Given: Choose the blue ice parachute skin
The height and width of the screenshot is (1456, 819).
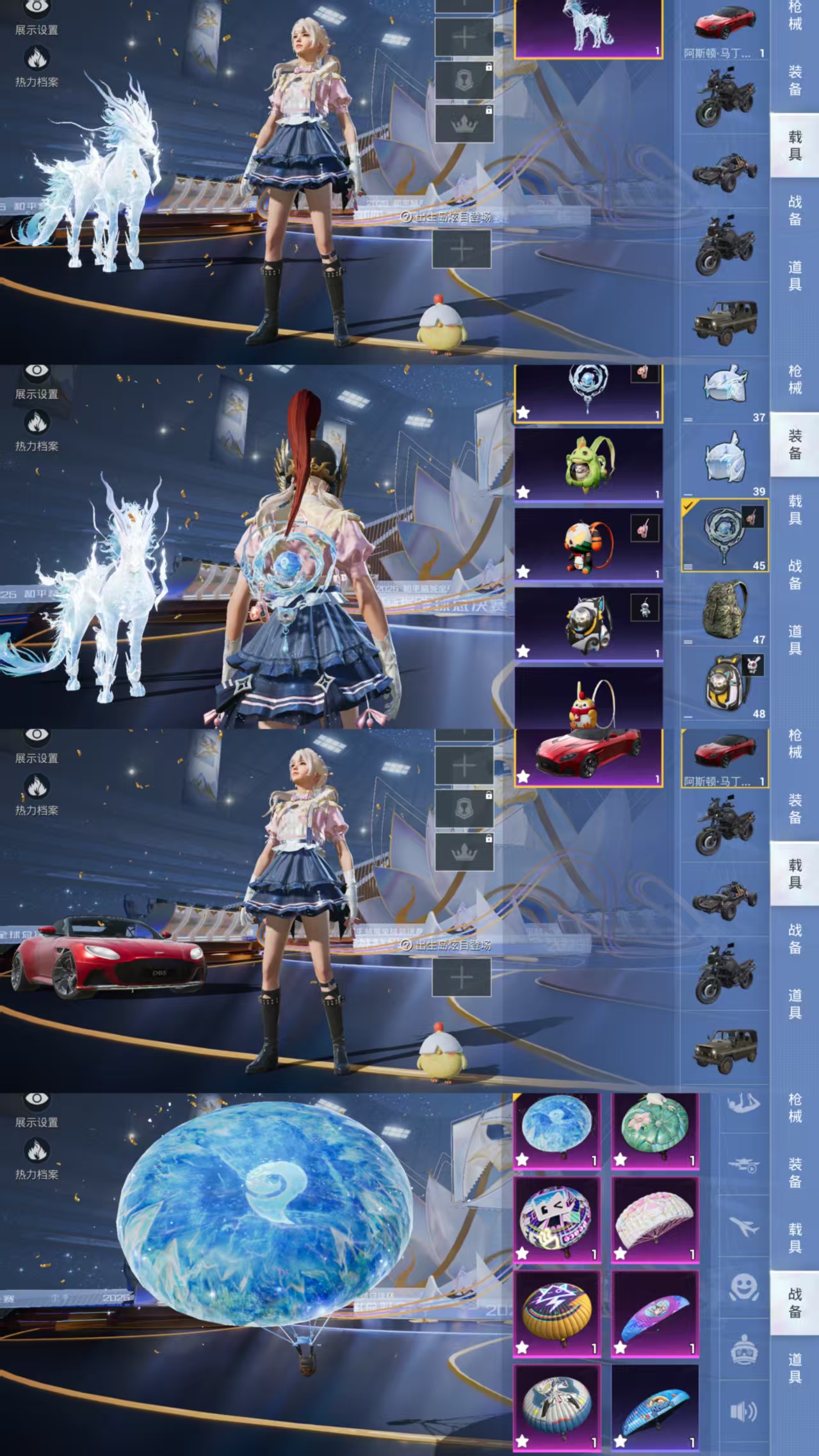Looking at the screenshot, I should click(x=556, y=1130).
